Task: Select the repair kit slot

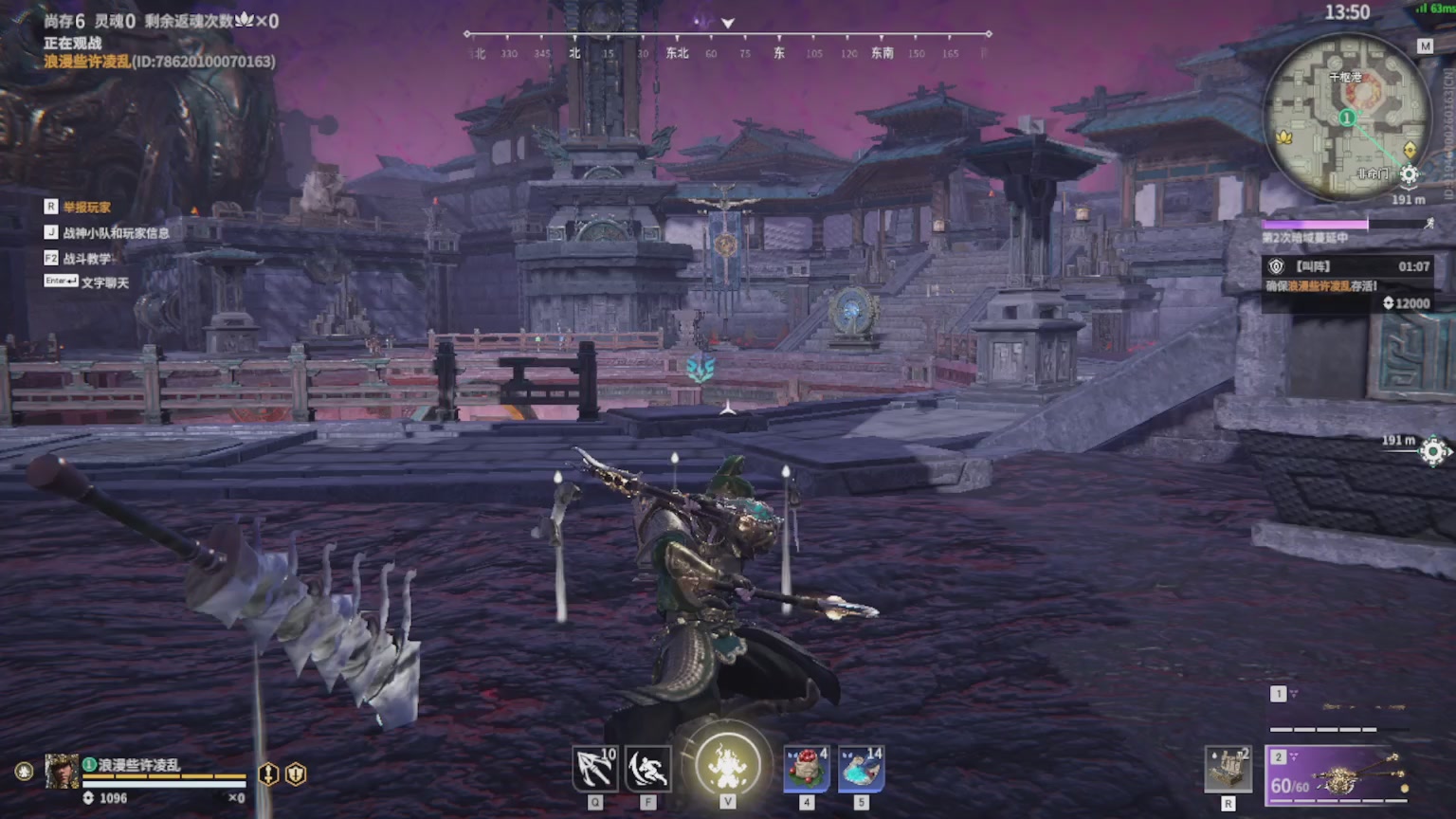Action: tap(1228, 769)
